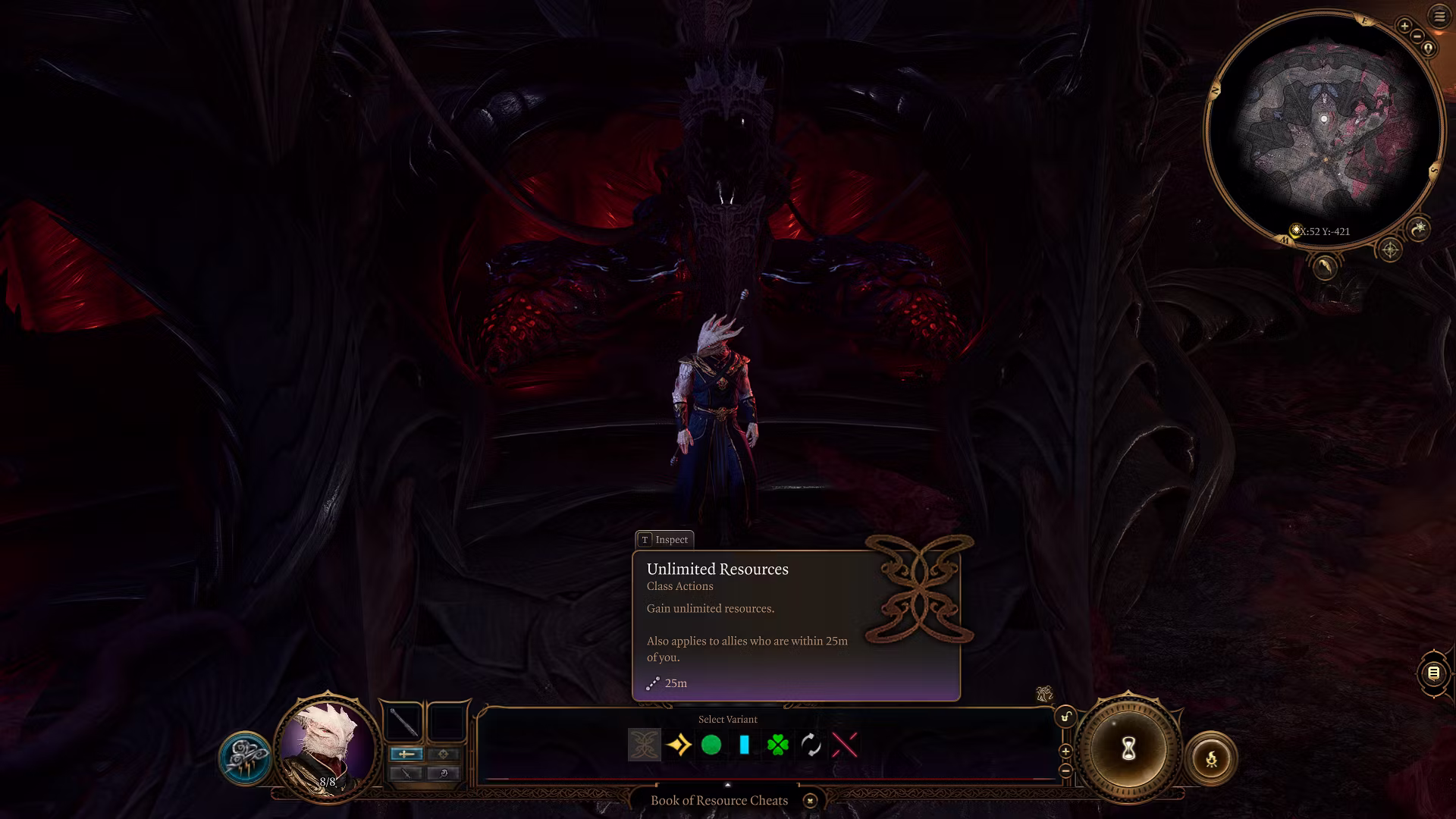Screen dimensions: 1456x819
Task: Select the crossed red lines variant
Action: [844, 745]
